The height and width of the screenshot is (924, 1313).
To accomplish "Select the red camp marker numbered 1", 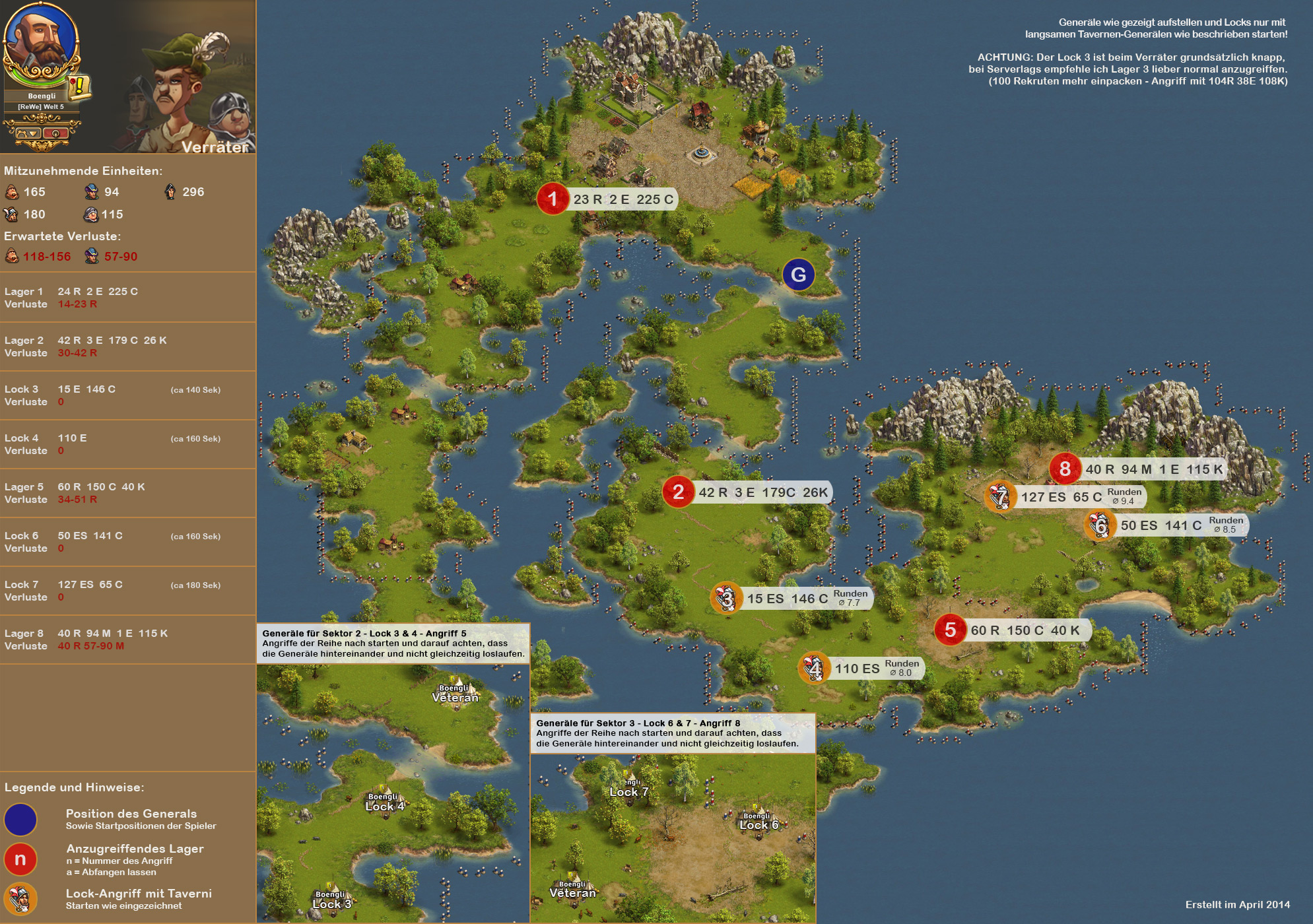I will coord(553,199).
